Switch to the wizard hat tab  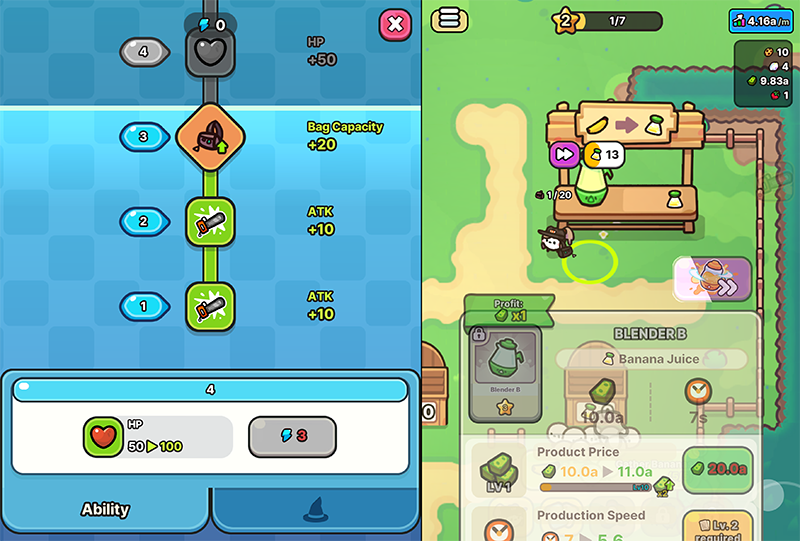coord(316,510)
